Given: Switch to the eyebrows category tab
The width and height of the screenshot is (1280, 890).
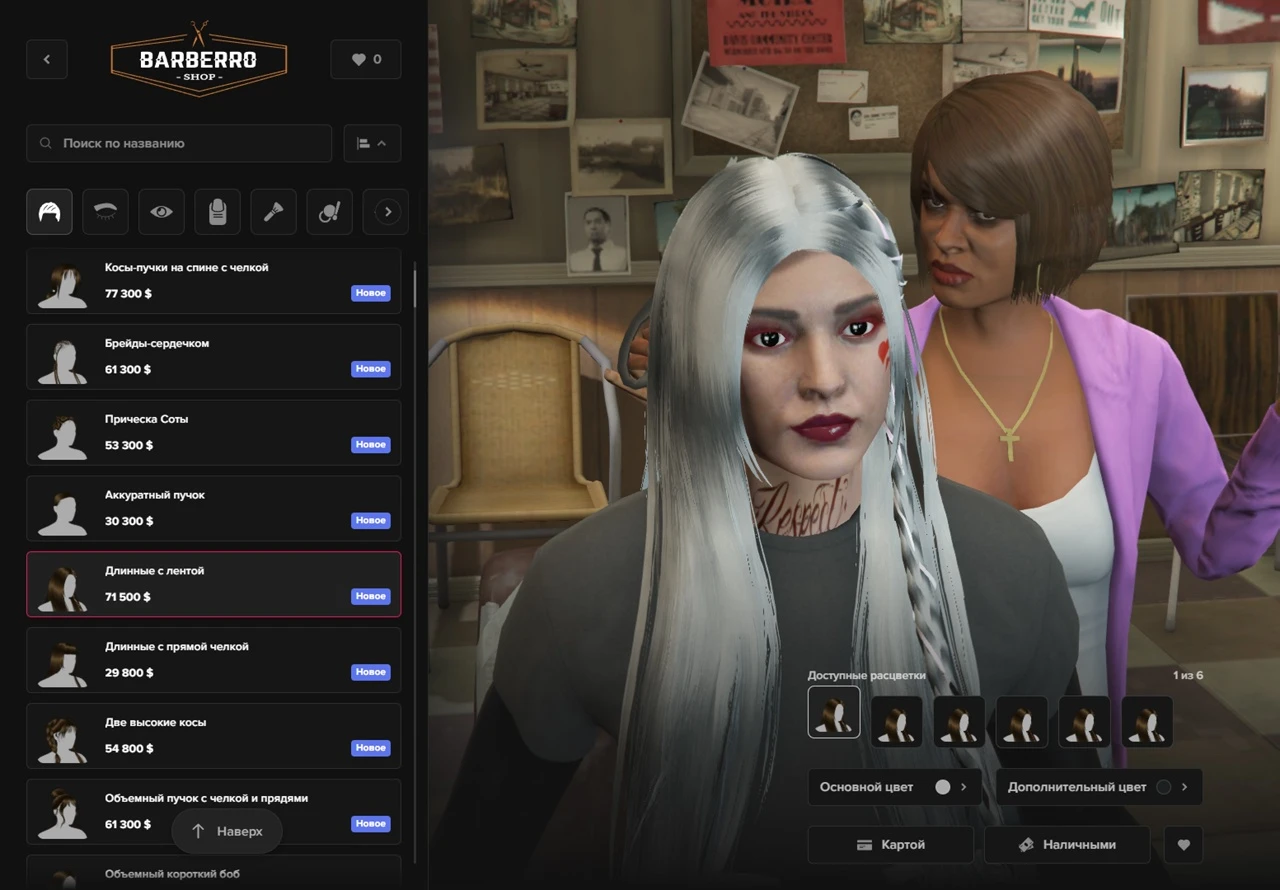Looking at the screenshot, I should (105, 212).
